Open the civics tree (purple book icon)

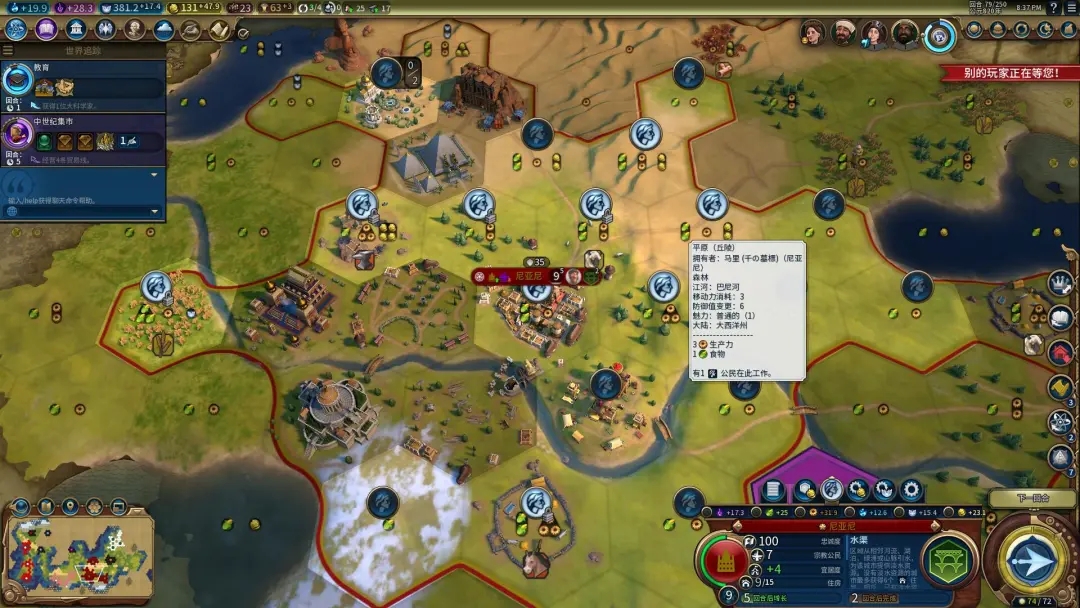pos(46,29)
